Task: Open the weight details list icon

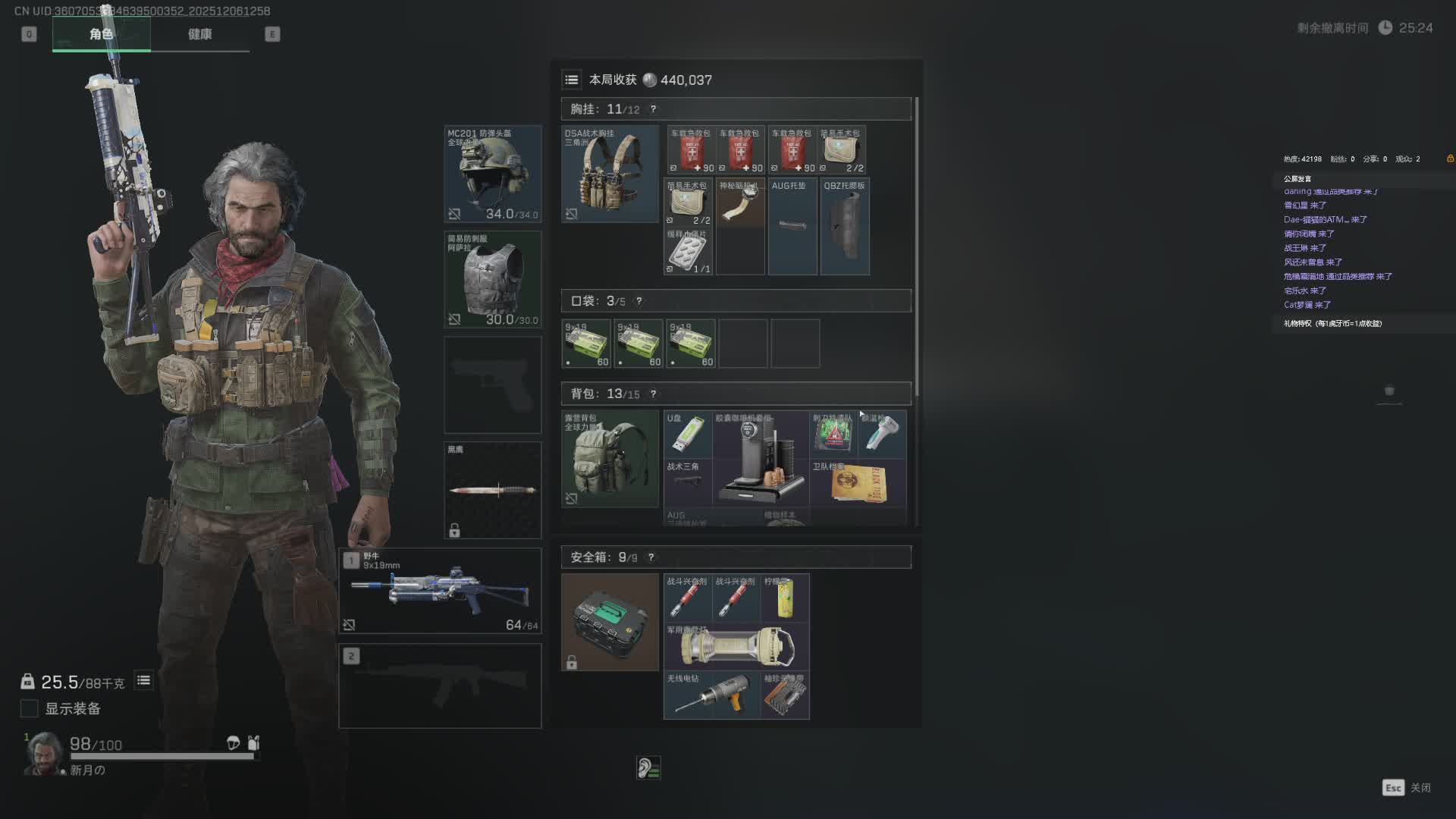Action: point(143,680)
